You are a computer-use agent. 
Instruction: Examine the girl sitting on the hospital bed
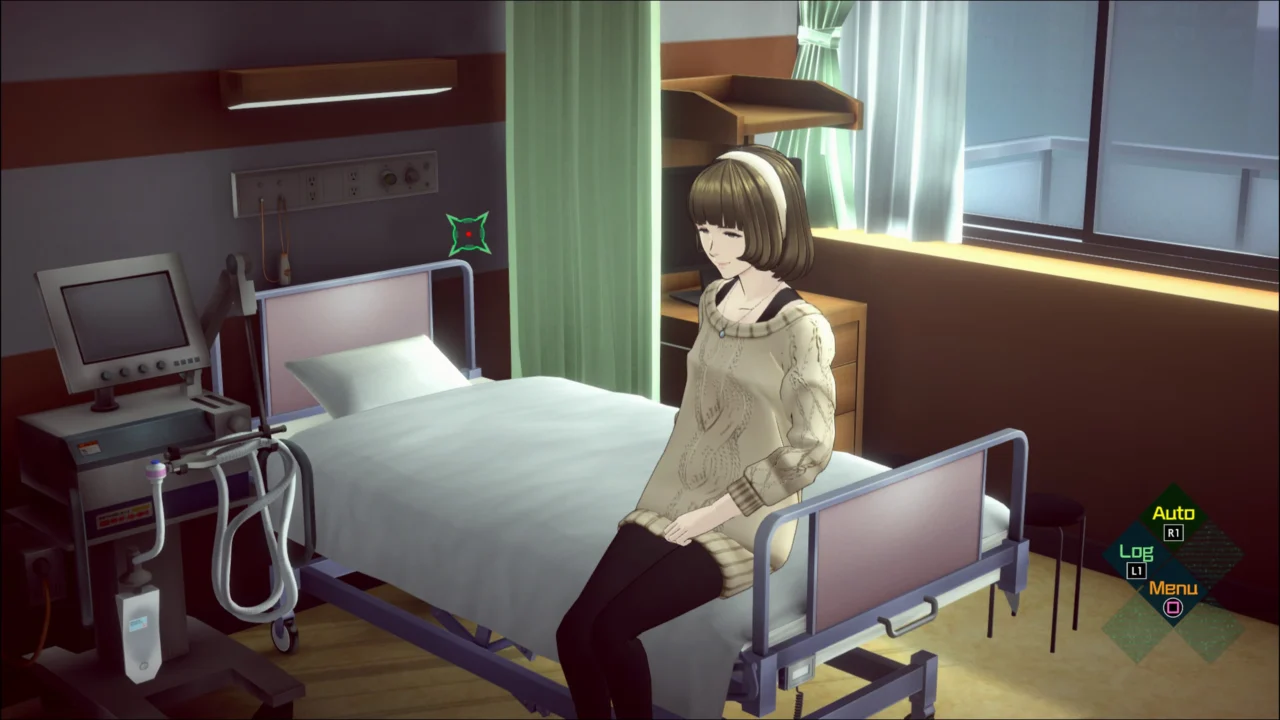[740, 380]
